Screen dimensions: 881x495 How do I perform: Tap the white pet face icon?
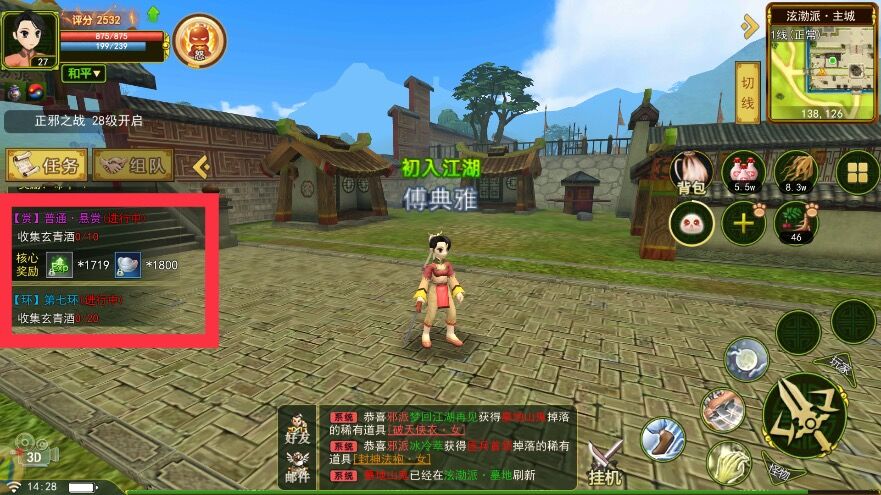[691, 222]
